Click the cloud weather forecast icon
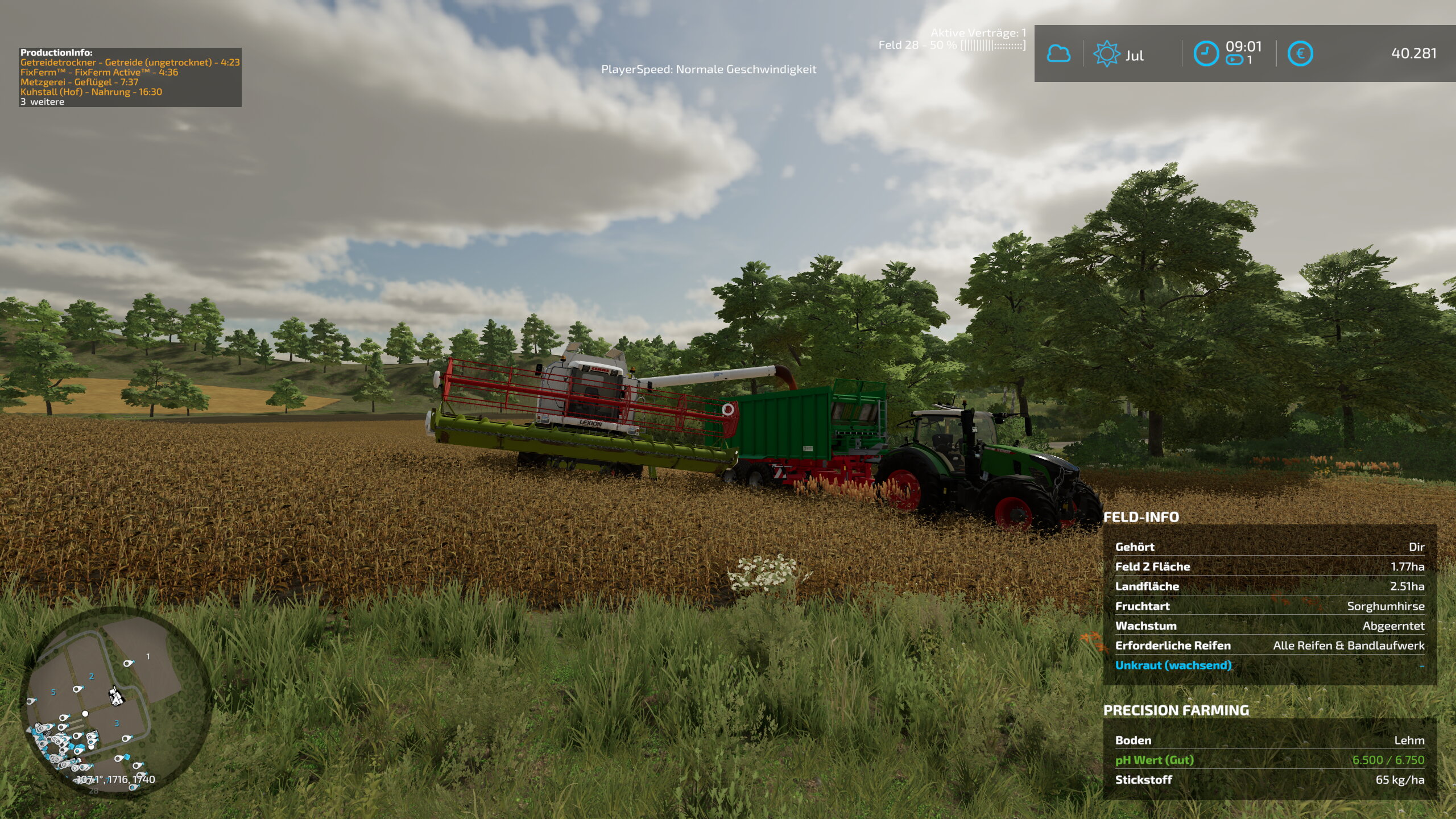The width and height of the screenshot is (1456, 819). (x=1058, y=54)
